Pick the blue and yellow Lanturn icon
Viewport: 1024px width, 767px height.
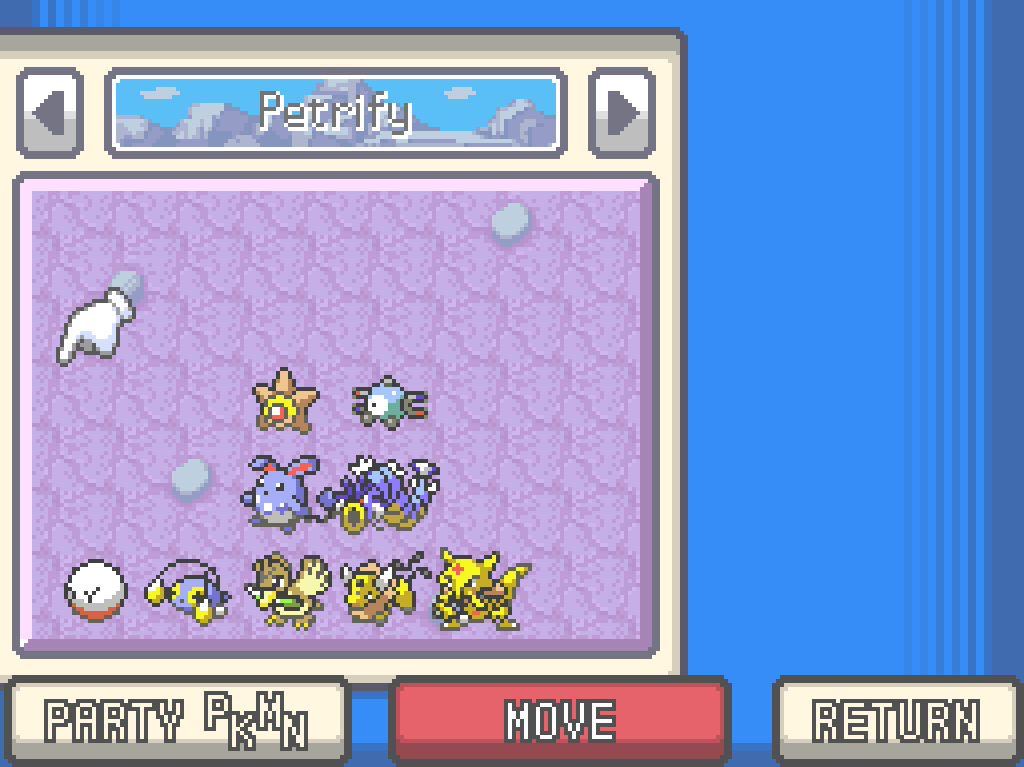coord(188,592)
